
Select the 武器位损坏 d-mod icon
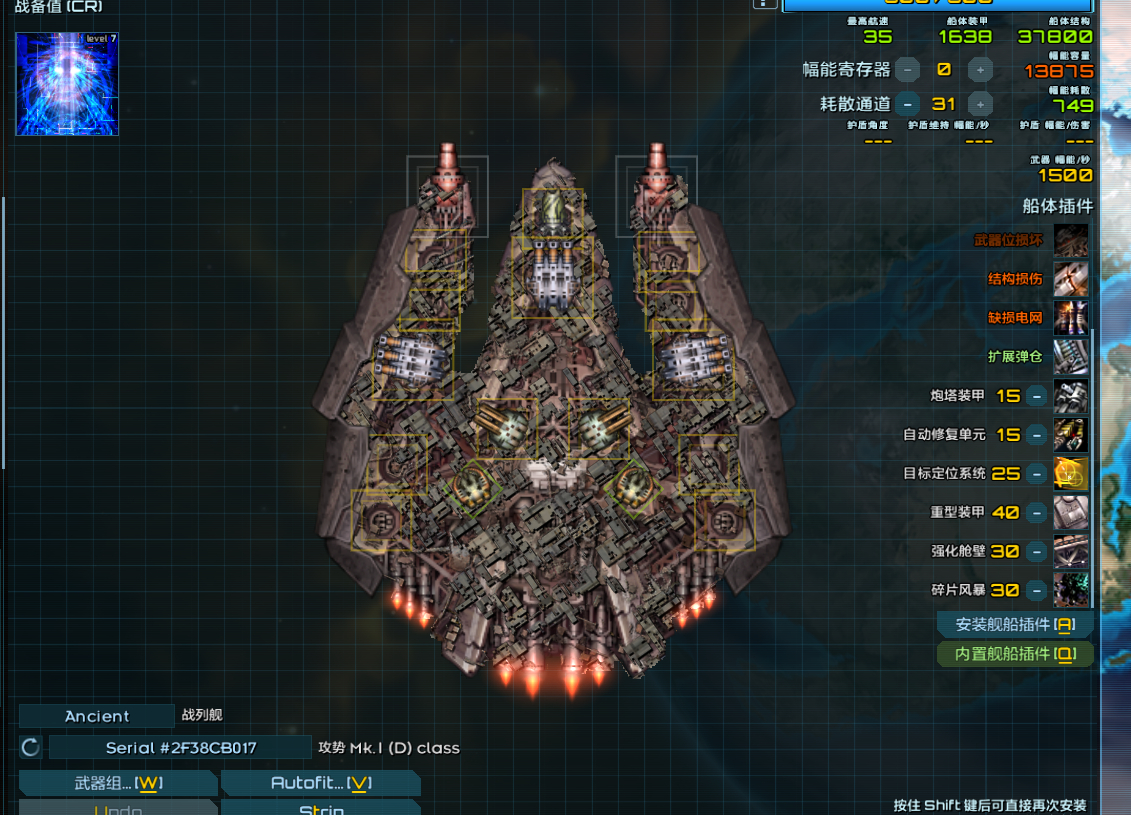point(1071,241)
